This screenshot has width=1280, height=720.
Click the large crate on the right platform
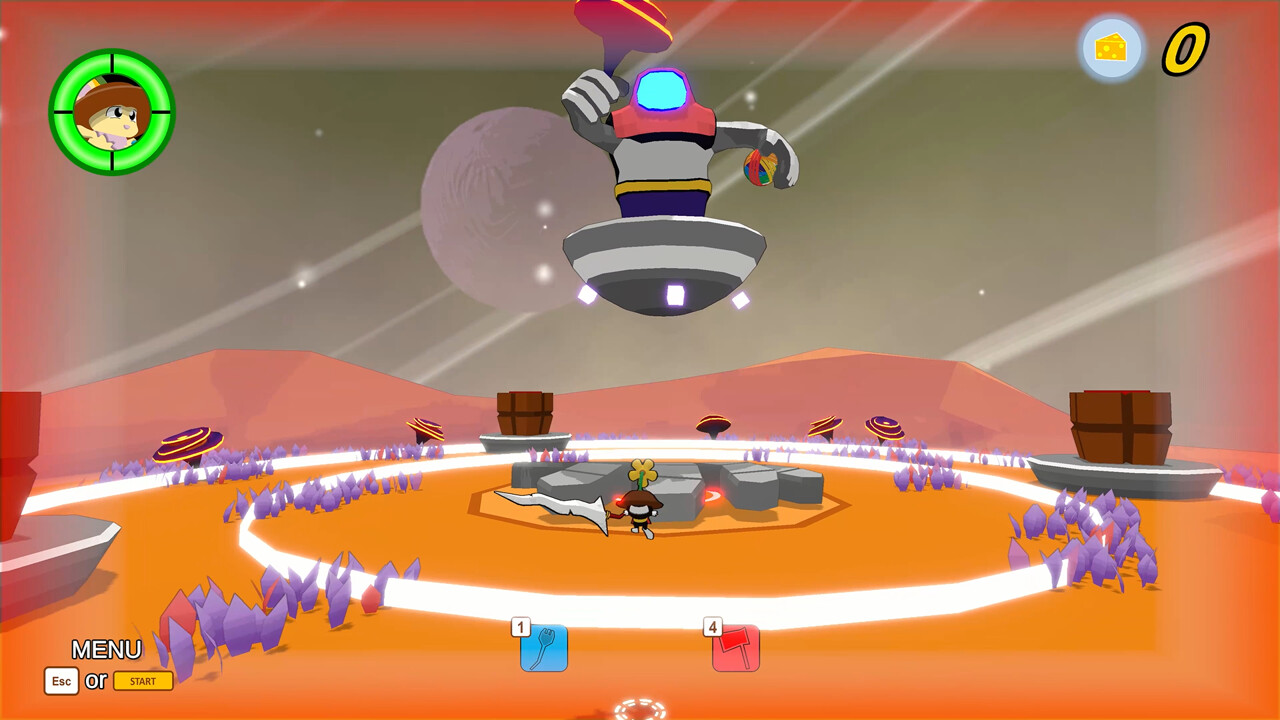[1120, 425]
